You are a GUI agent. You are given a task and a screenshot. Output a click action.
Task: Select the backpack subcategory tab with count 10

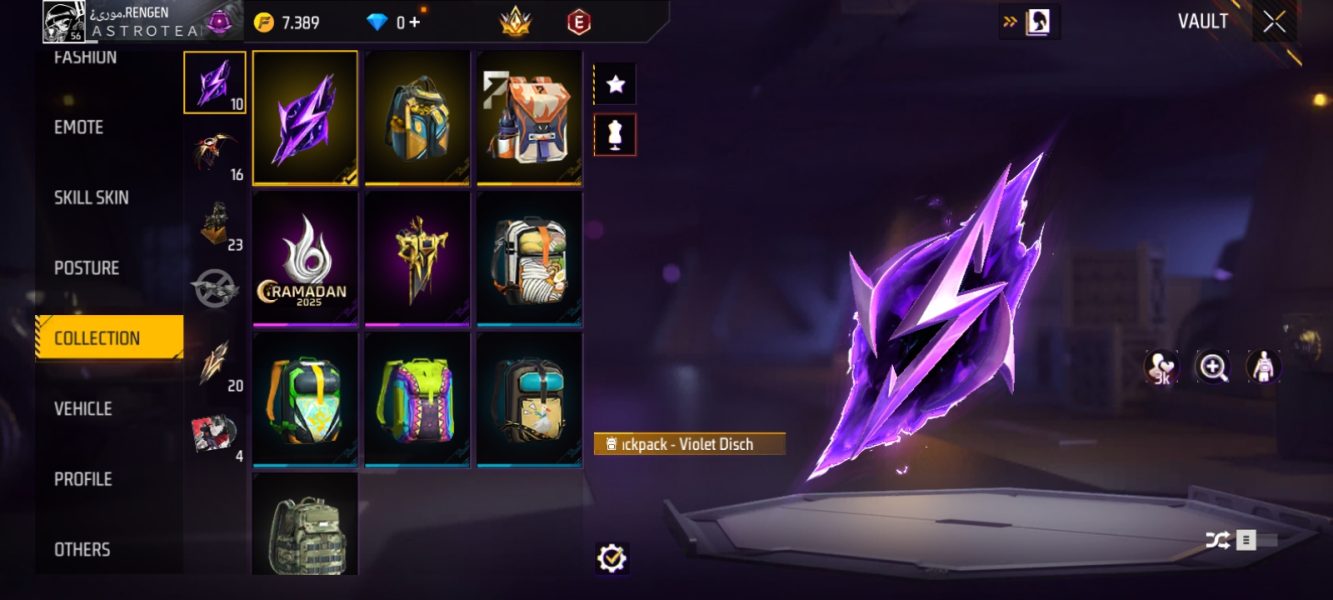tap(214, 83)
